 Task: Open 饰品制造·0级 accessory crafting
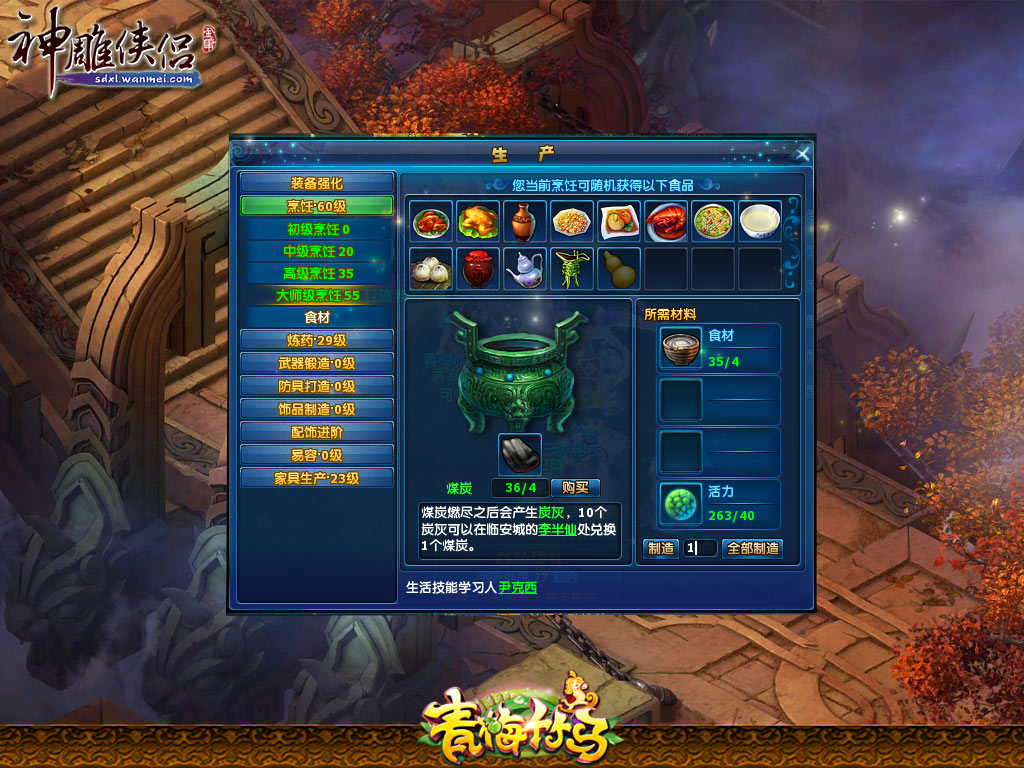[316, 409]
